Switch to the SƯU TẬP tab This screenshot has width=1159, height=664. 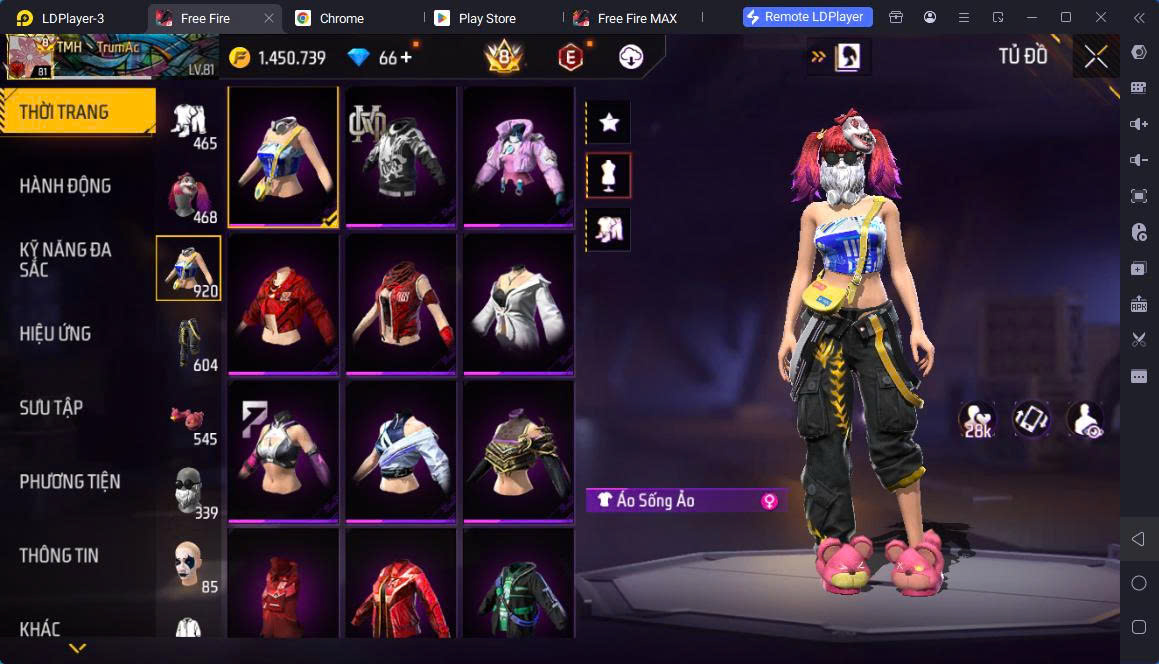[52, 408]
